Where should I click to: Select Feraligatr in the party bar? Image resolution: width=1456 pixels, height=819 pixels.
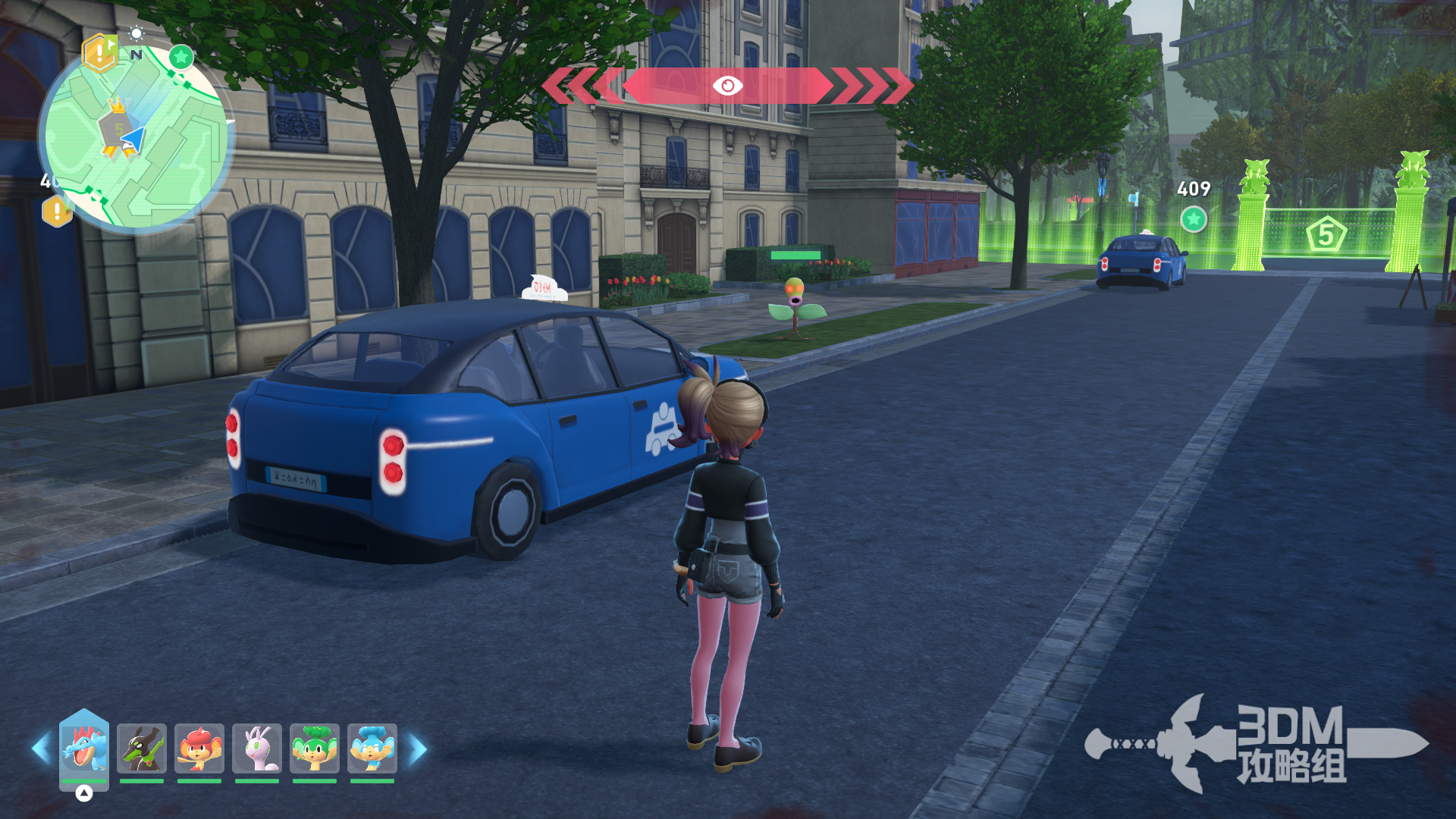click(84, 748)
